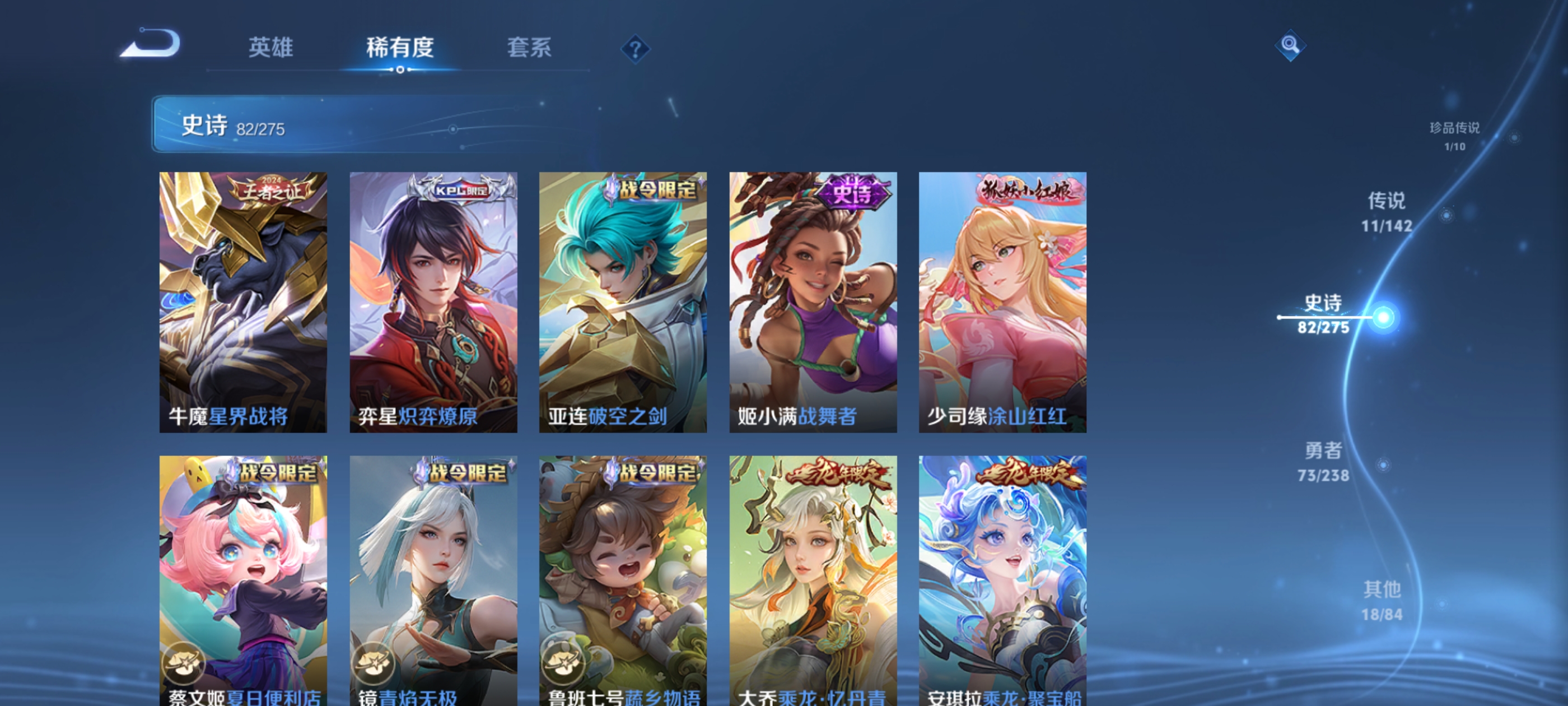Open the 珍品传说 1/10 category in sidebar
The height and width of the screenshot is (706, 1568).
1455,137
